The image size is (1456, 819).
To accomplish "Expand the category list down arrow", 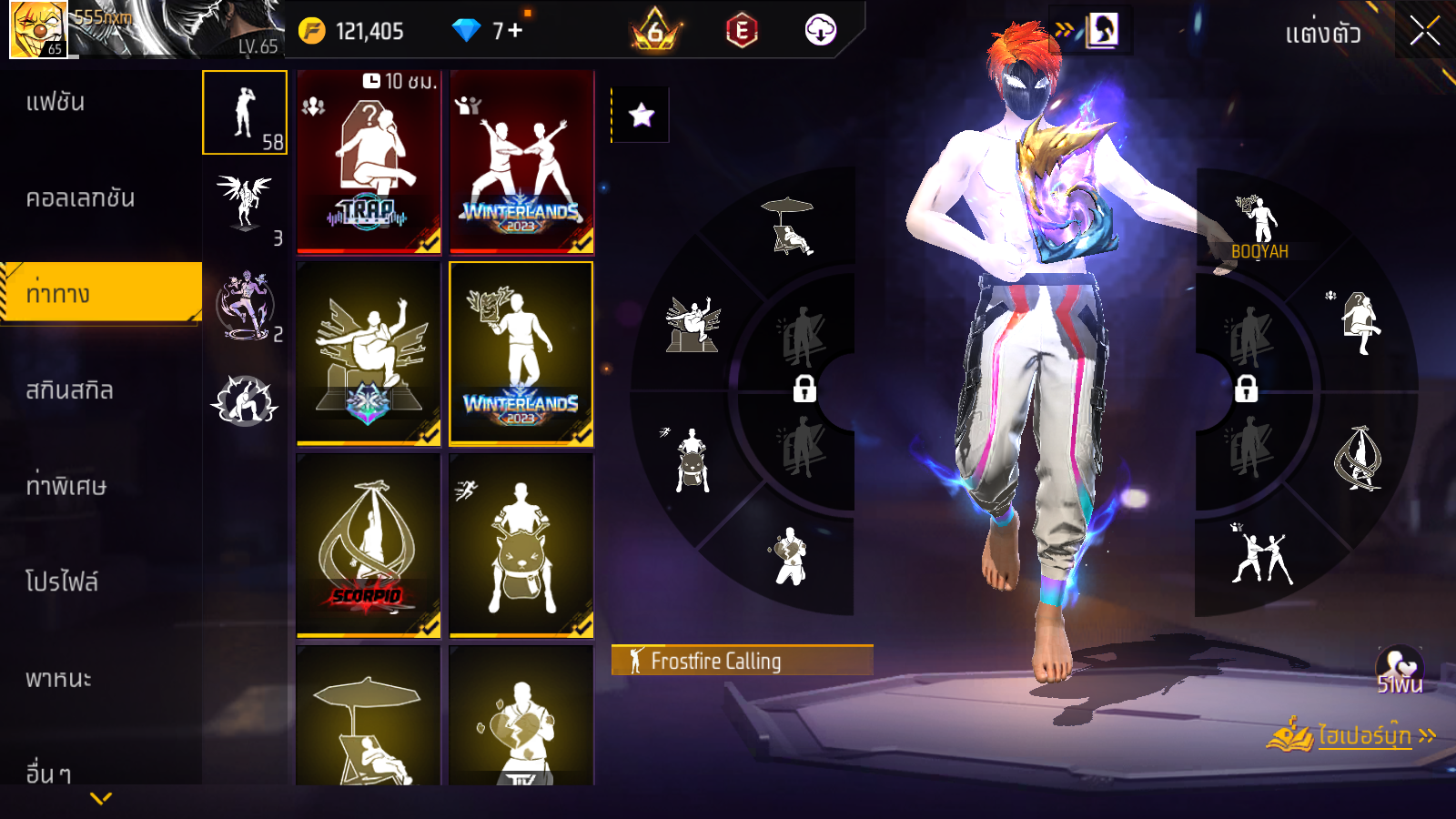I will (101, 799).
